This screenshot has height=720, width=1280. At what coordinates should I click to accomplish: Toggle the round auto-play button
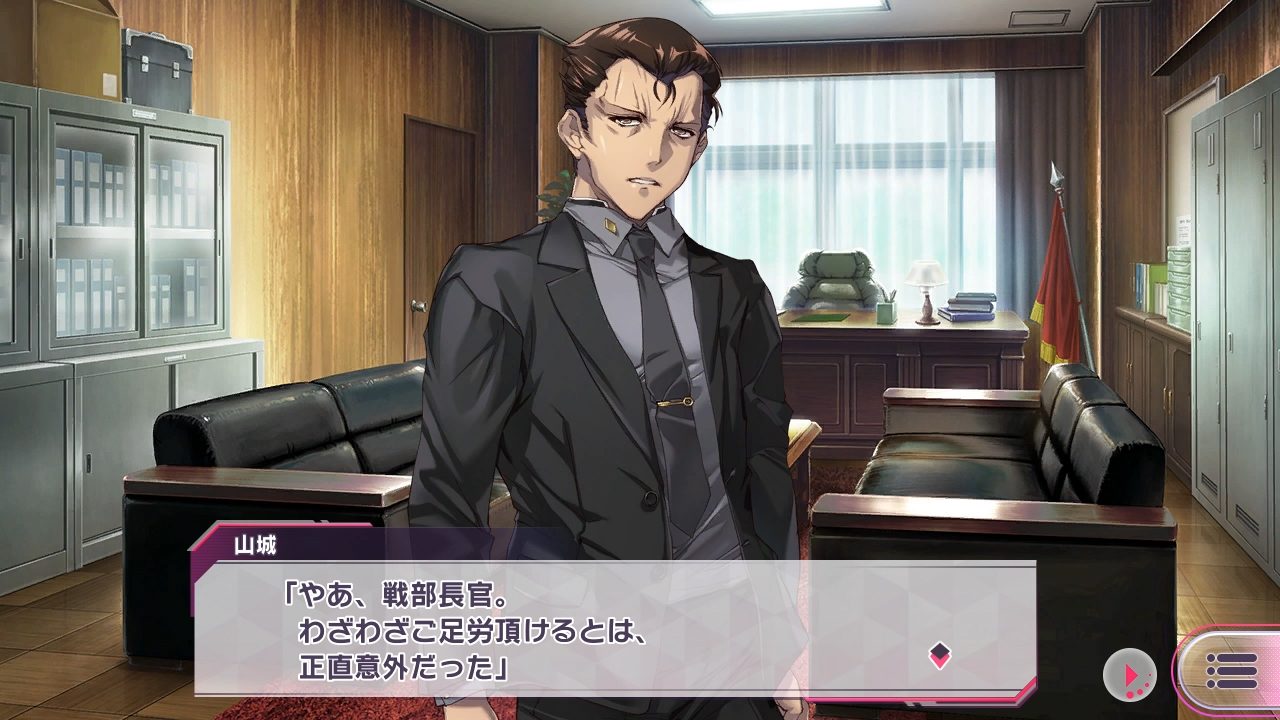(x=1130, y=675)
